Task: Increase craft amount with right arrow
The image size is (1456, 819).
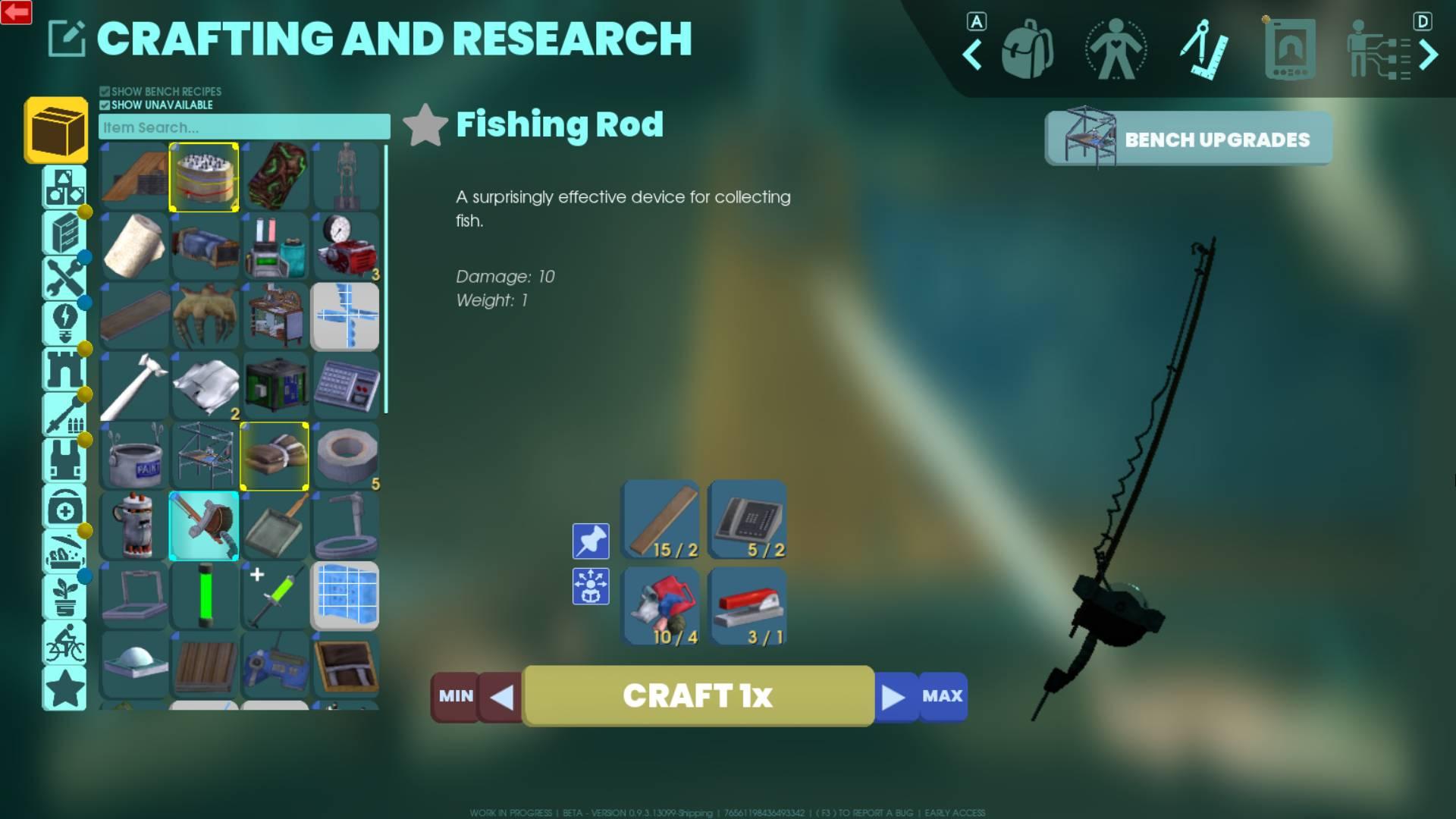Action: click(894, 697)
